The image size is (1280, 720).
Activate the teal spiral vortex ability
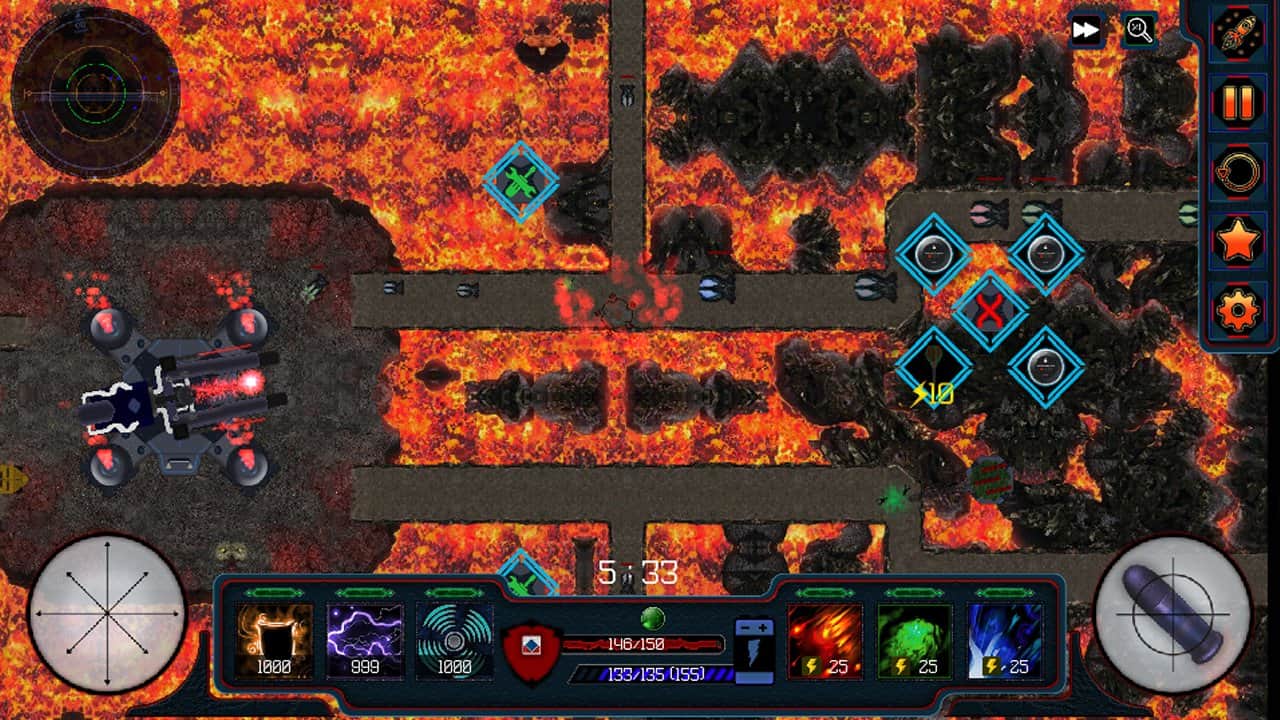(x=454, y=641)
